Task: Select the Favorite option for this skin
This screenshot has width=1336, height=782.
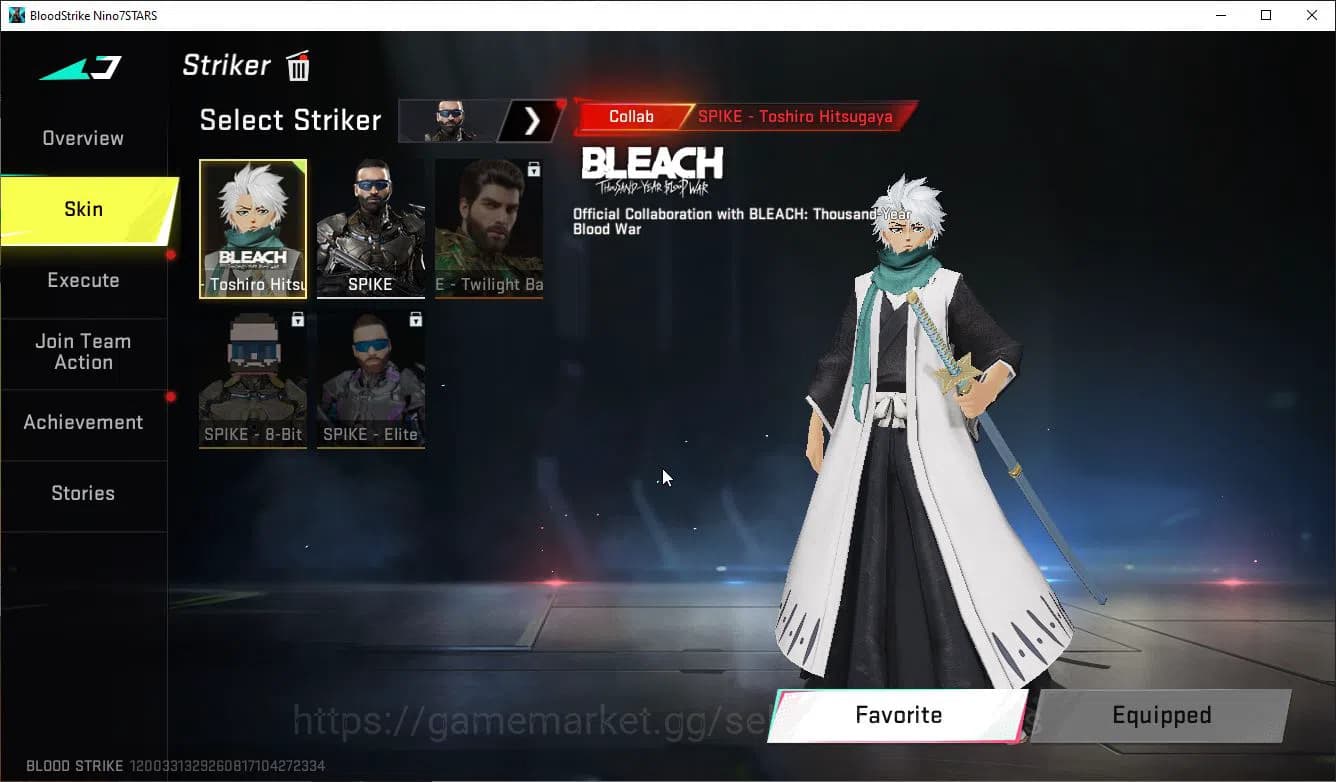Action: coord(897,715)
